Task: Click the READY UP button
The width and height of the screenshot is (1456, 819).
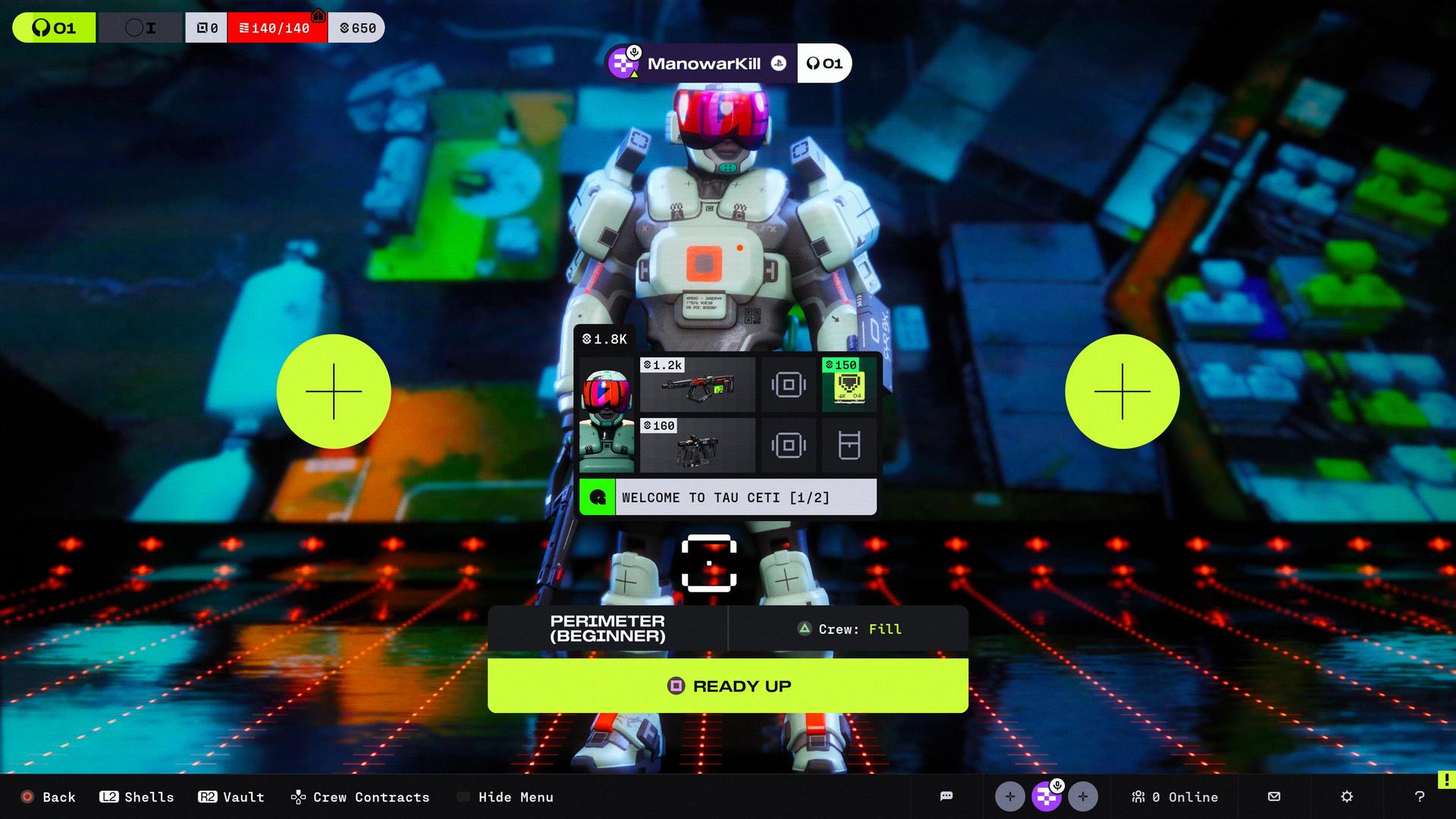Action: [x=728, y=686]
